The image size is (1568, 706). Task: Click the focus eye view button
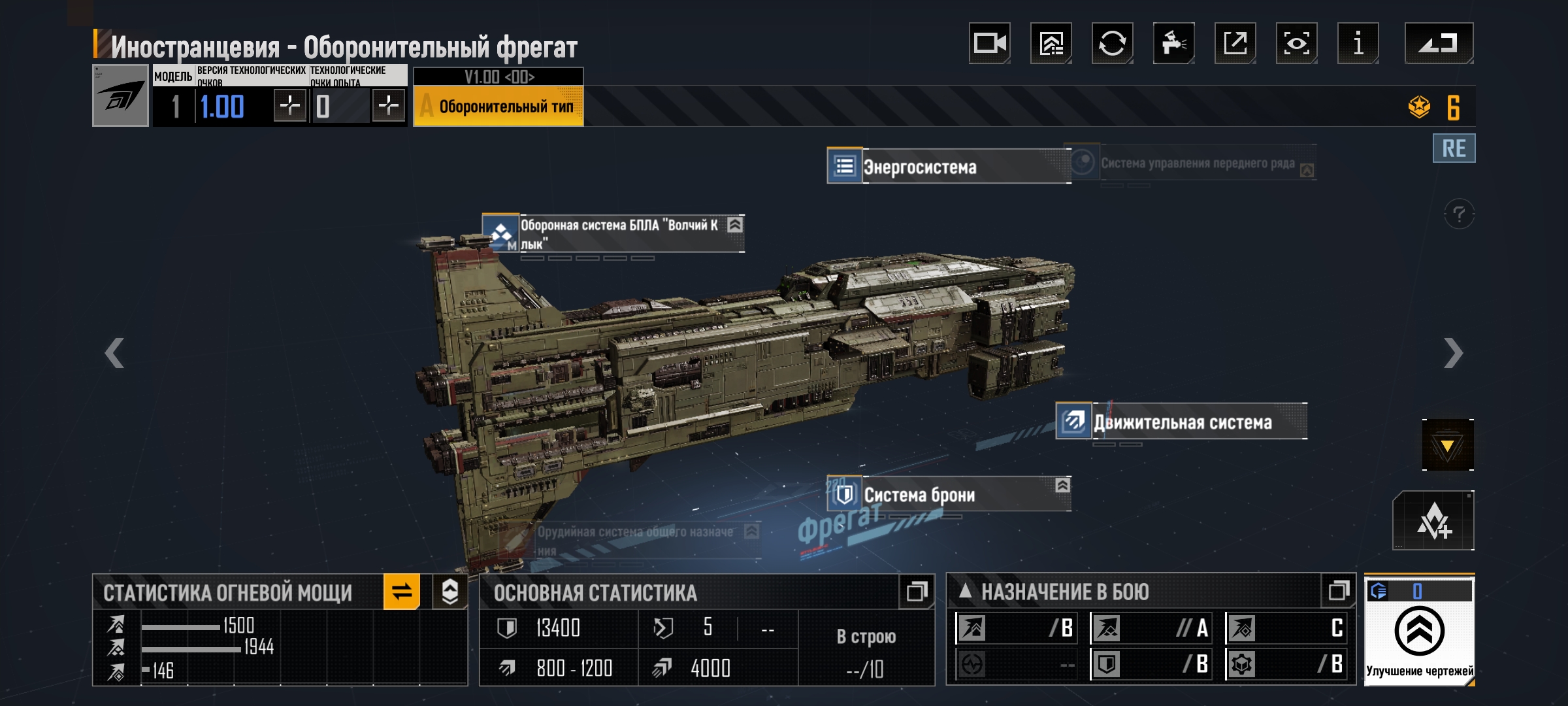[1296, 43]
